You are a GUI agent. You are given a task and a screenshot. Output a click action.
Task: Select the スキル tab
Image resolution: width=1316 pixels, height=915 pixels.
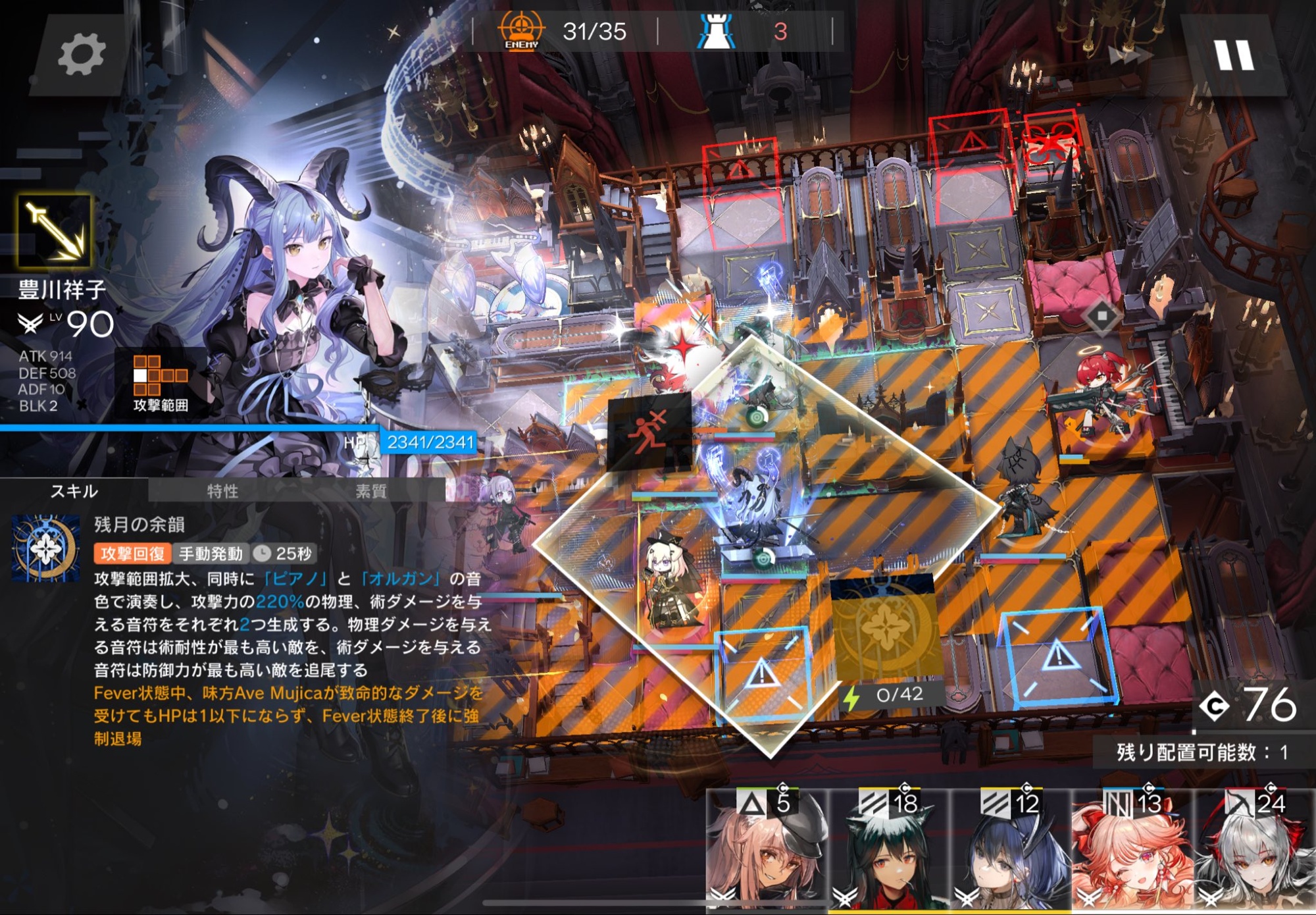pos(74,491)
